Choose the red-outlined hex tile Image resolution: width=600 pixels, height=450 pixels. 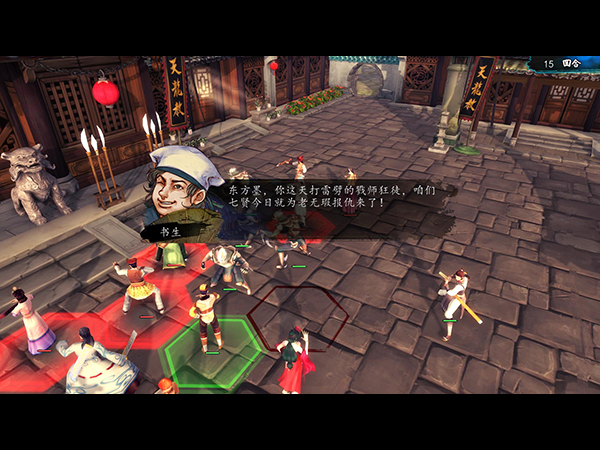click(299, 318)
